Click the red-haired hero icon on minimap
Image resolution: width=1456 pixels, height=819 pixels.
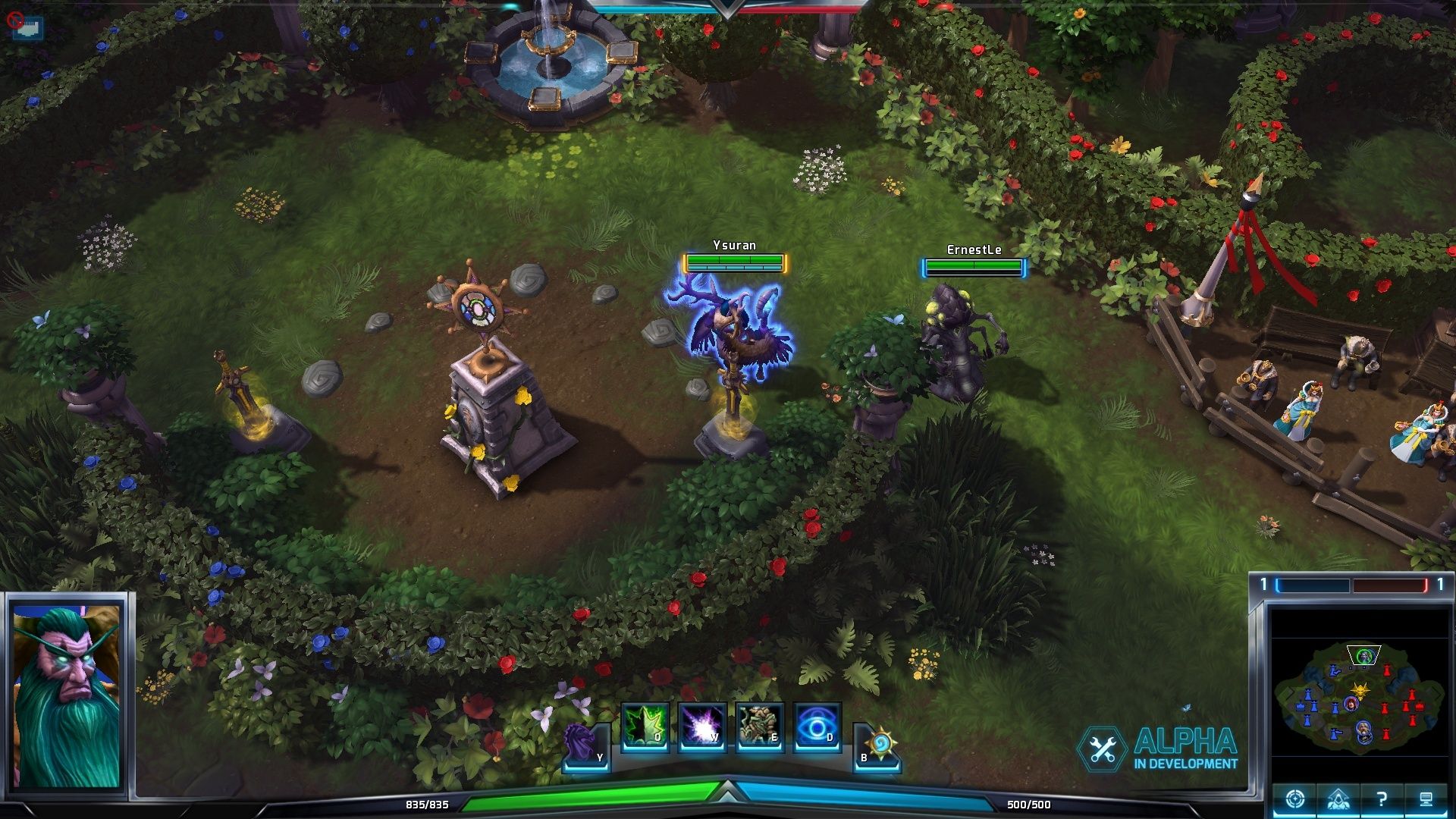pos(1351,704)
